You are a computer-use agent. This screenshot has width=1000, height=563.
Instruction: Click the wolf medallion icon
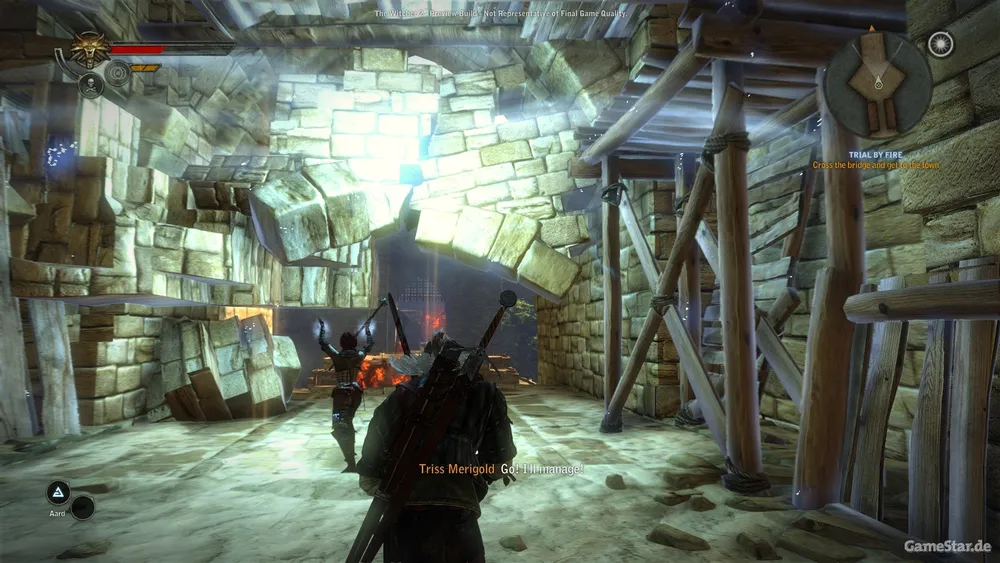90,49
